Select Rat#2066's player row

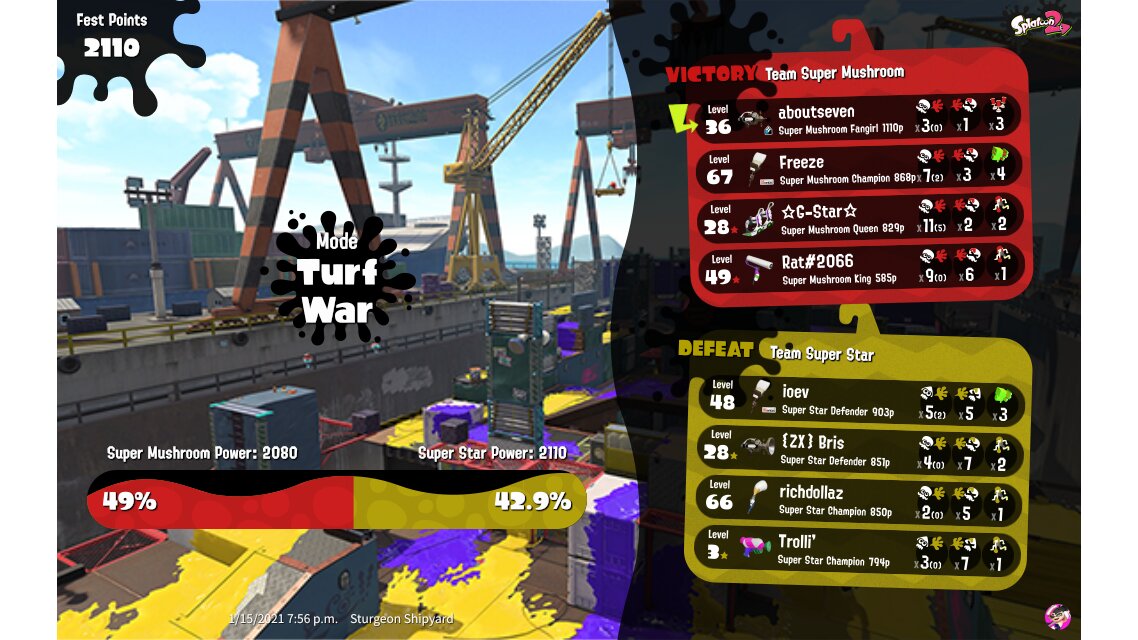point(860,268)
